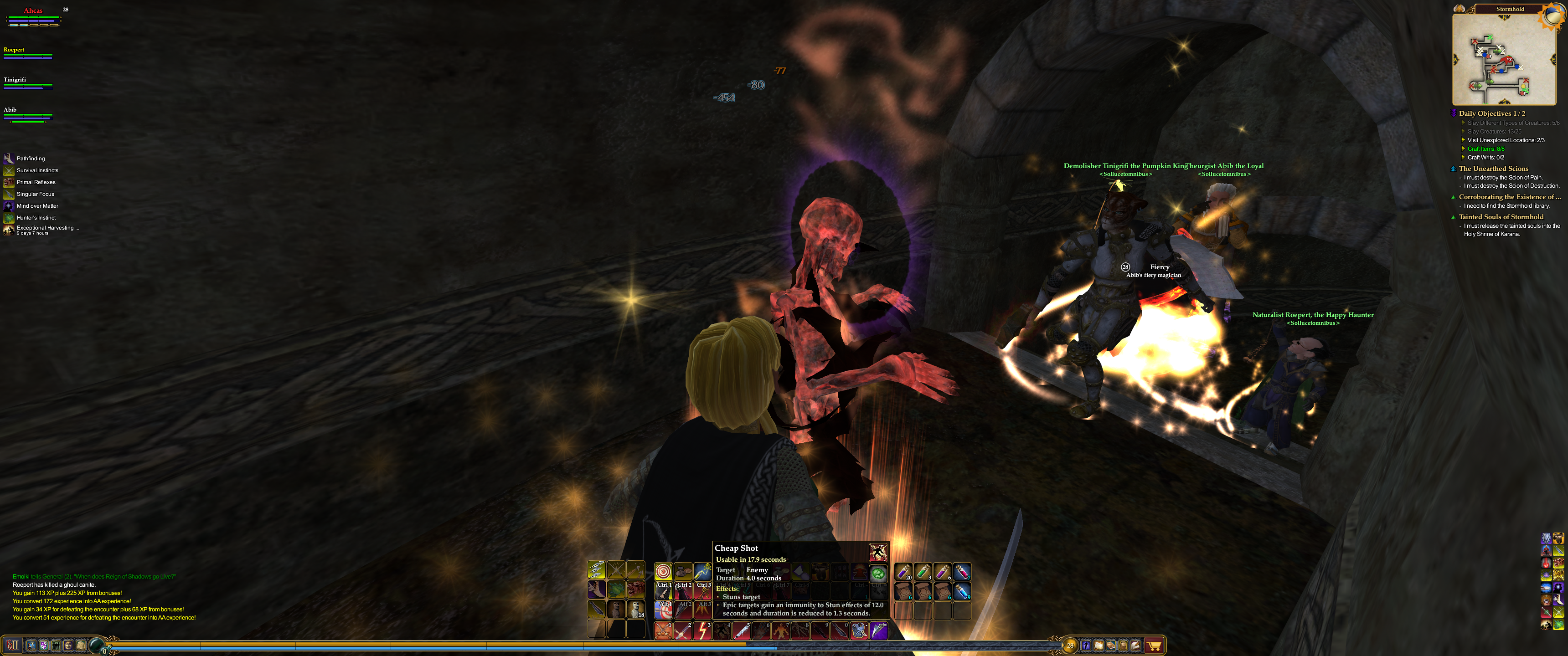
Task: Activate the purple arrowhead ability icon
Action: (x=878, y=631)
